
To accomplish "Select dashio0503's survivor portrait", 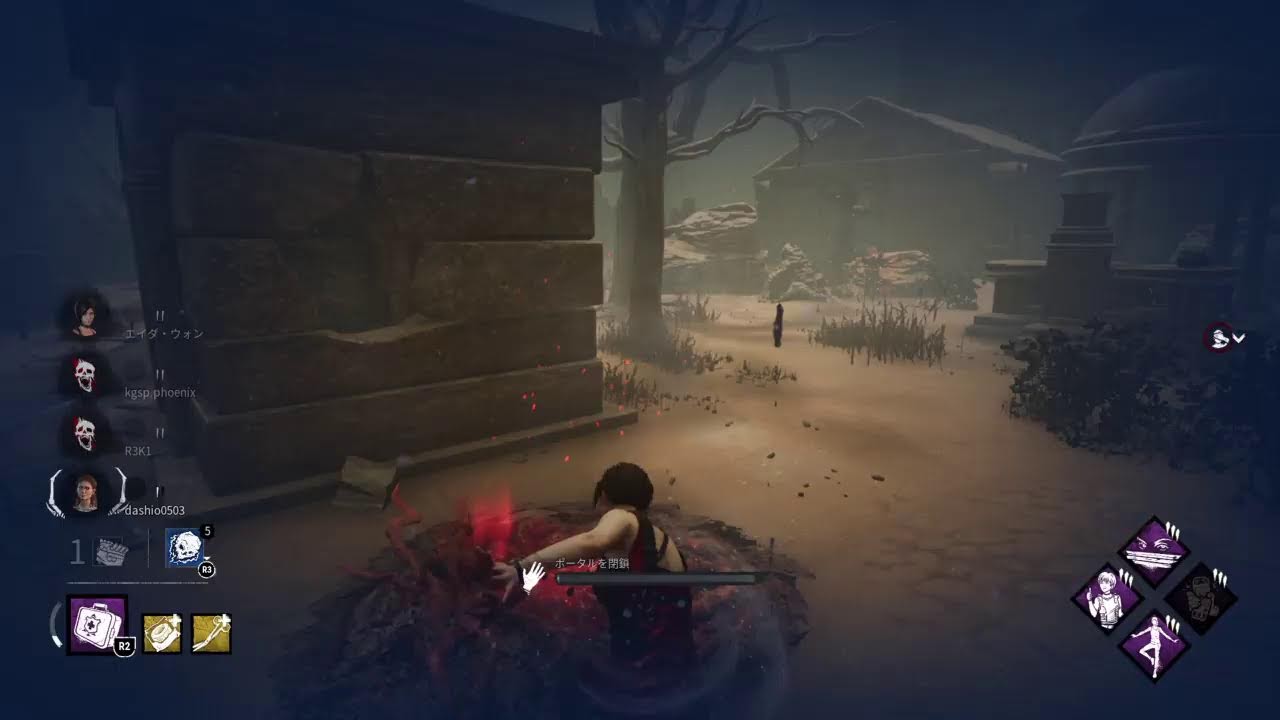I will 86,492.
